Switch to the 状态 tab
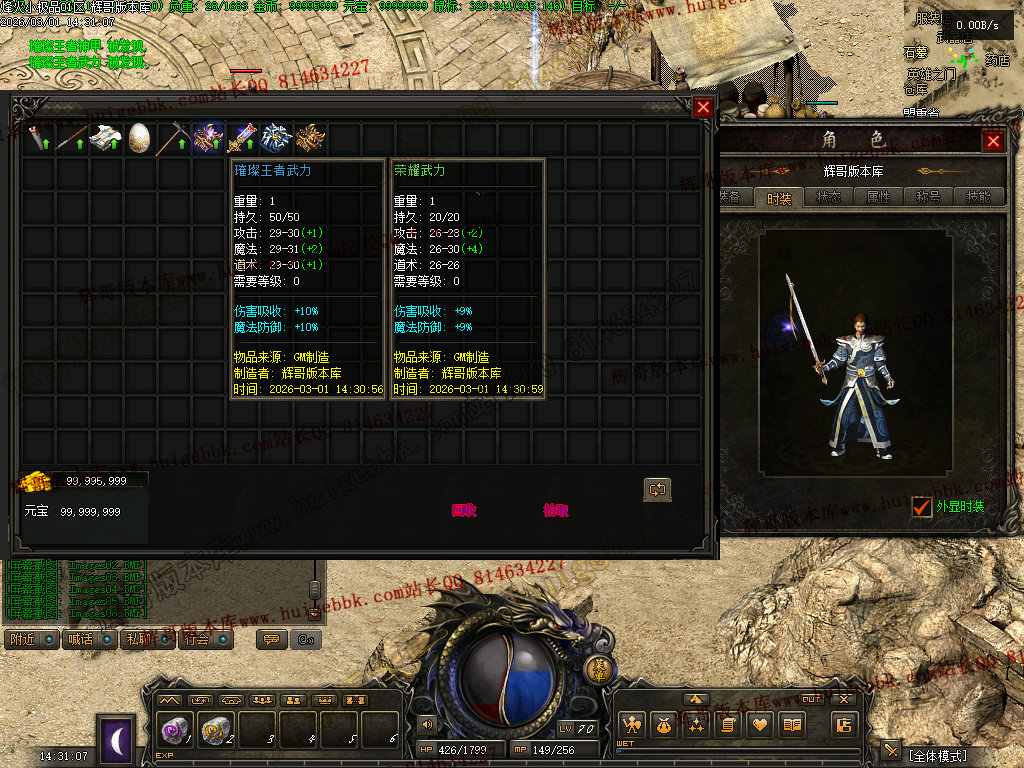This screenshot has width=1024, height=768. pos(828,198)
